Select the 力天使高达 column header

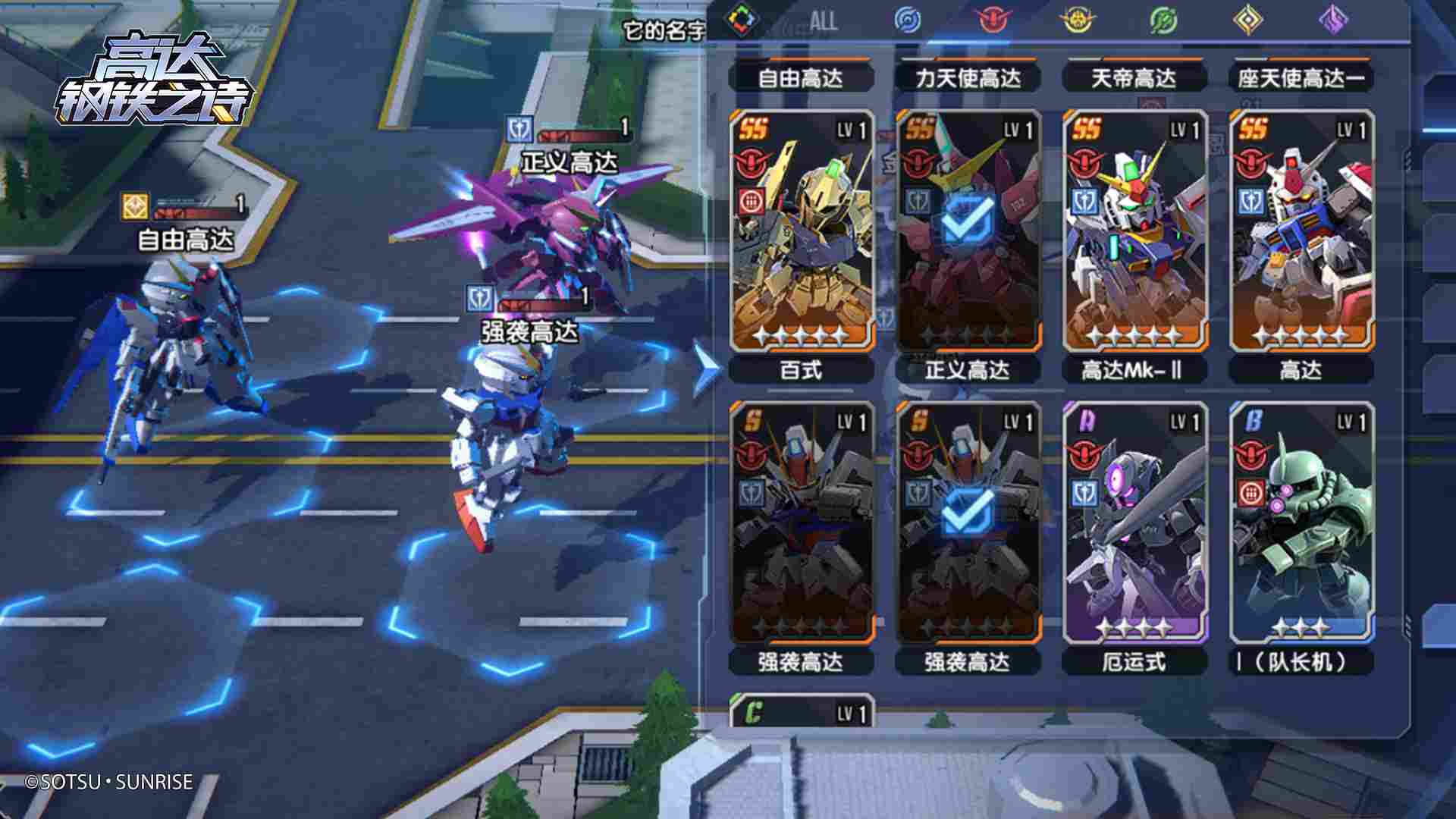pyautogui.click(x=970, y=77)
